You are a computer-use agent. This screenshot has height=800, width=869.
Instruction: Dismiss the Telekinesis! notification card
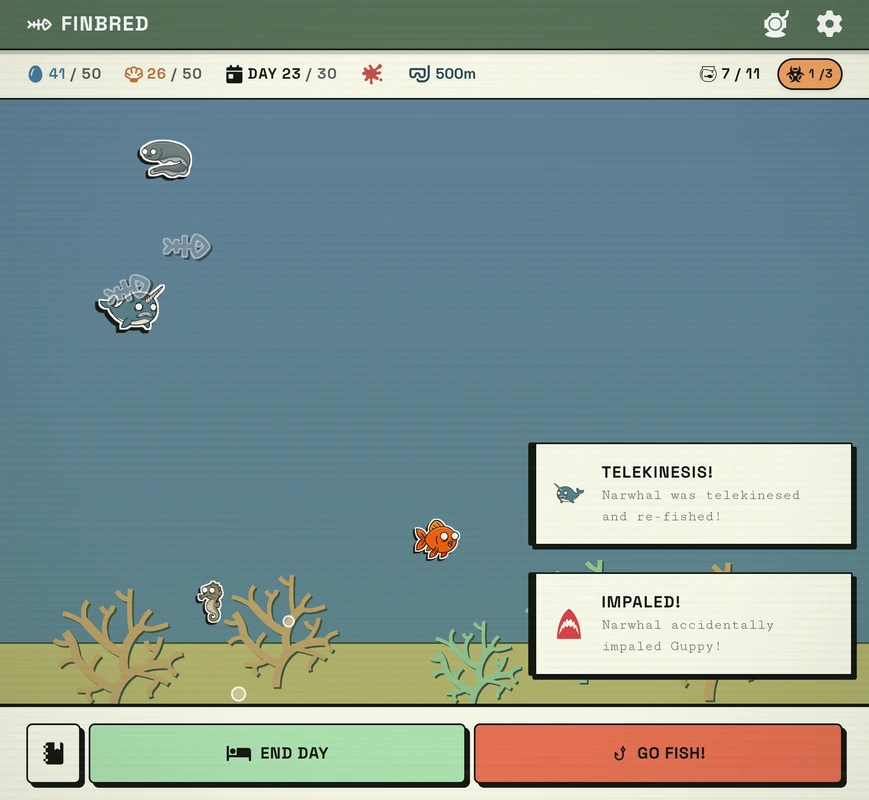pyautogui.click(x=692, y=494)
